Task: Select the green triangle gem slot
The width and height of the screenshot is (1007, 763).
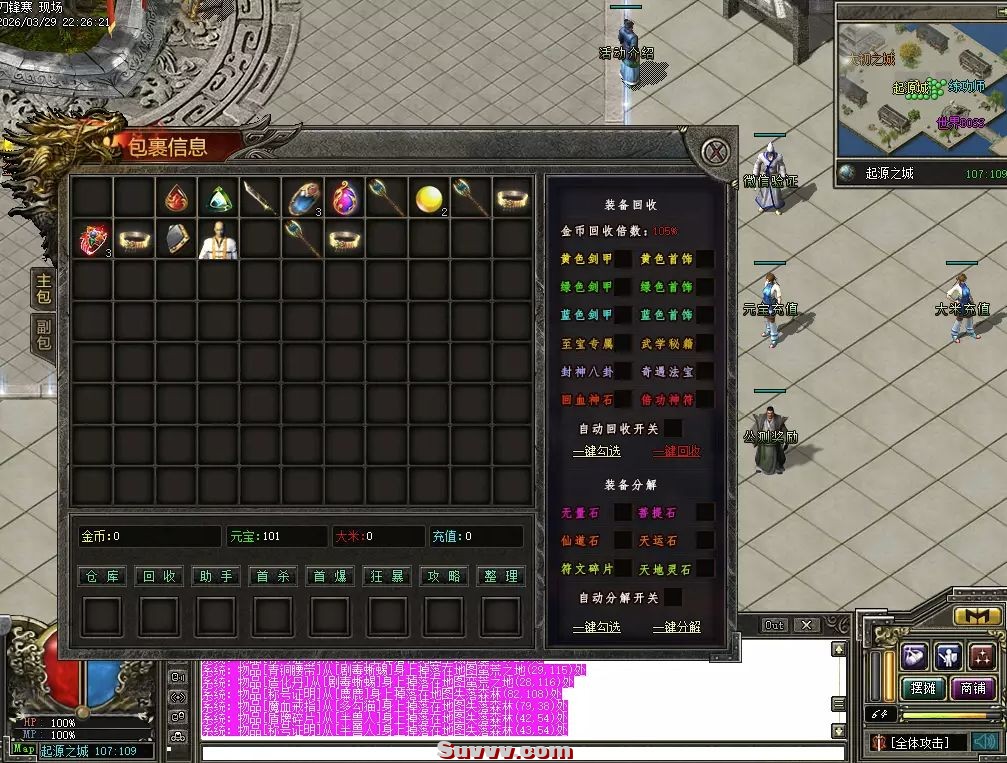Action: click(218, 198)
